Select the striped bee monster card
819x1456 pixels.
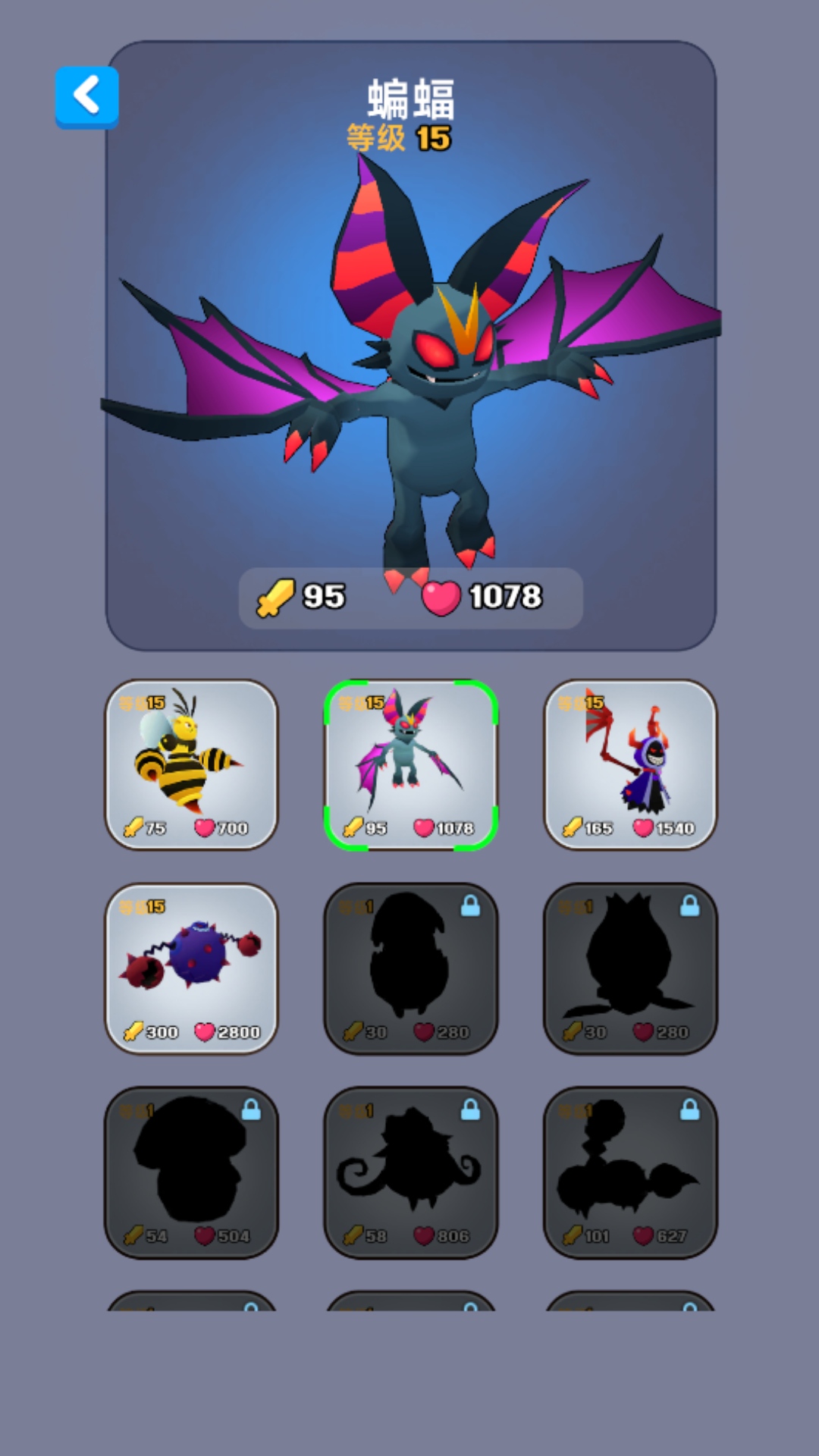(x=191, y=764)
